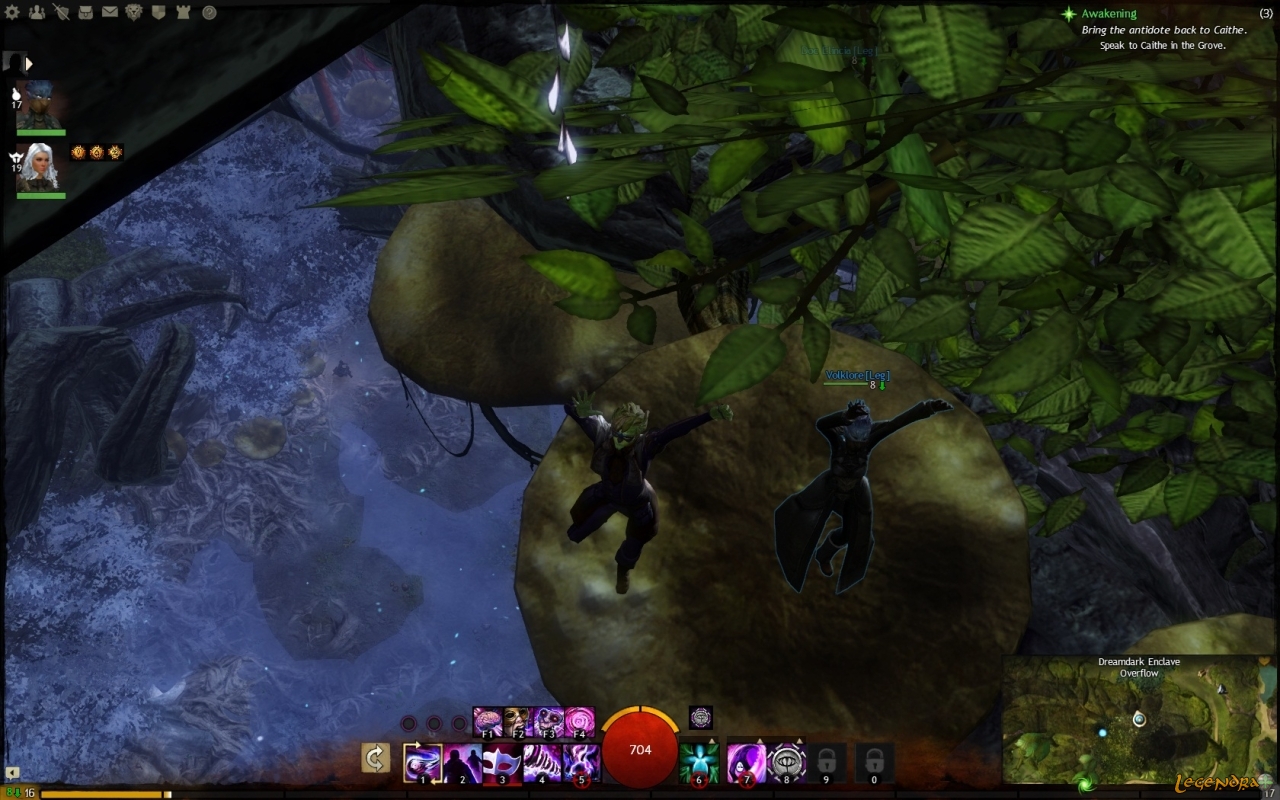Open the inventory bag icon
The height and width of the screenshot is (800, 1280).
86,12
